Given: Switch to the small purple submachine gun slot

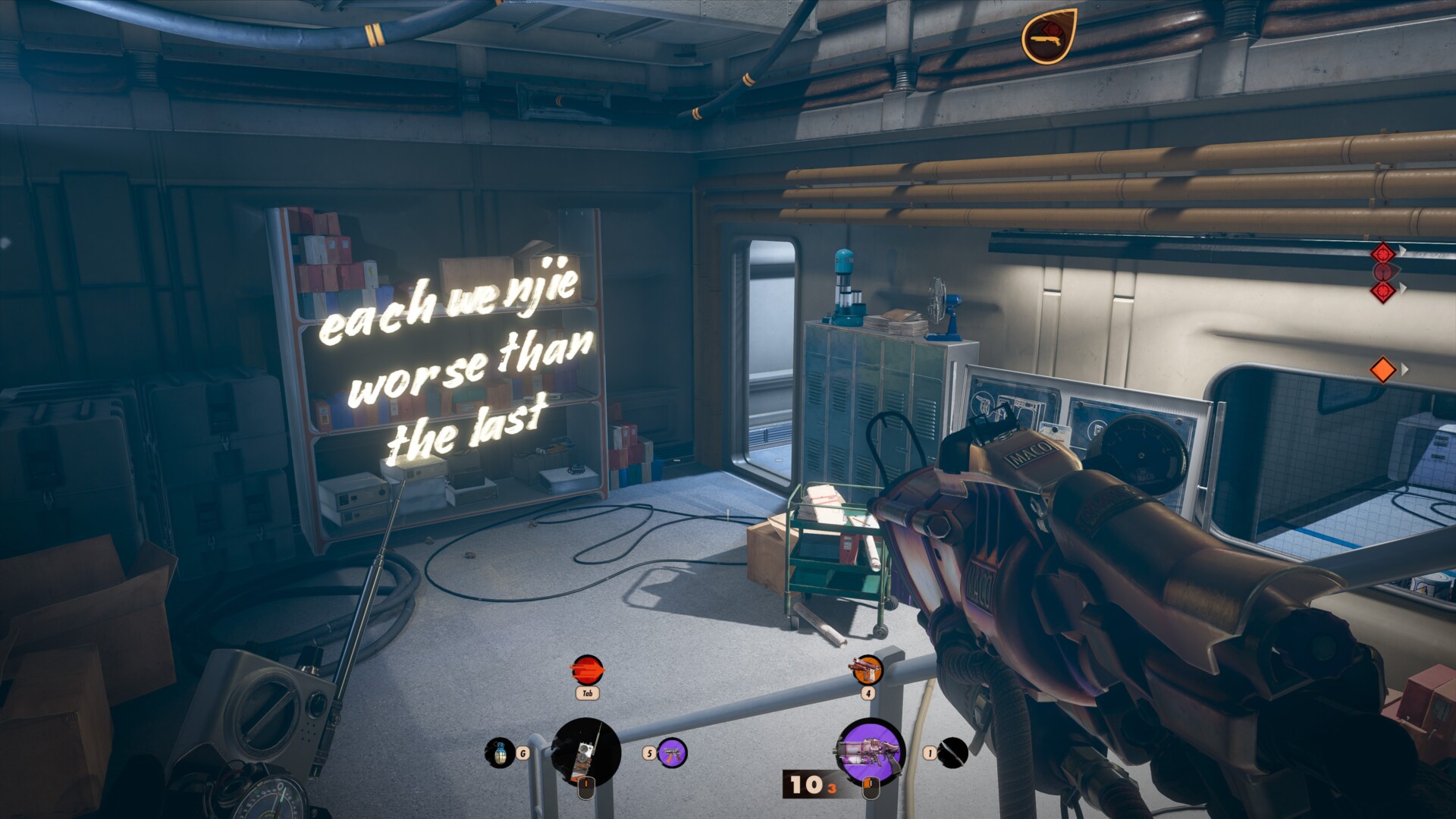Looking at the screenshot, I should click(x=672, y=753).
